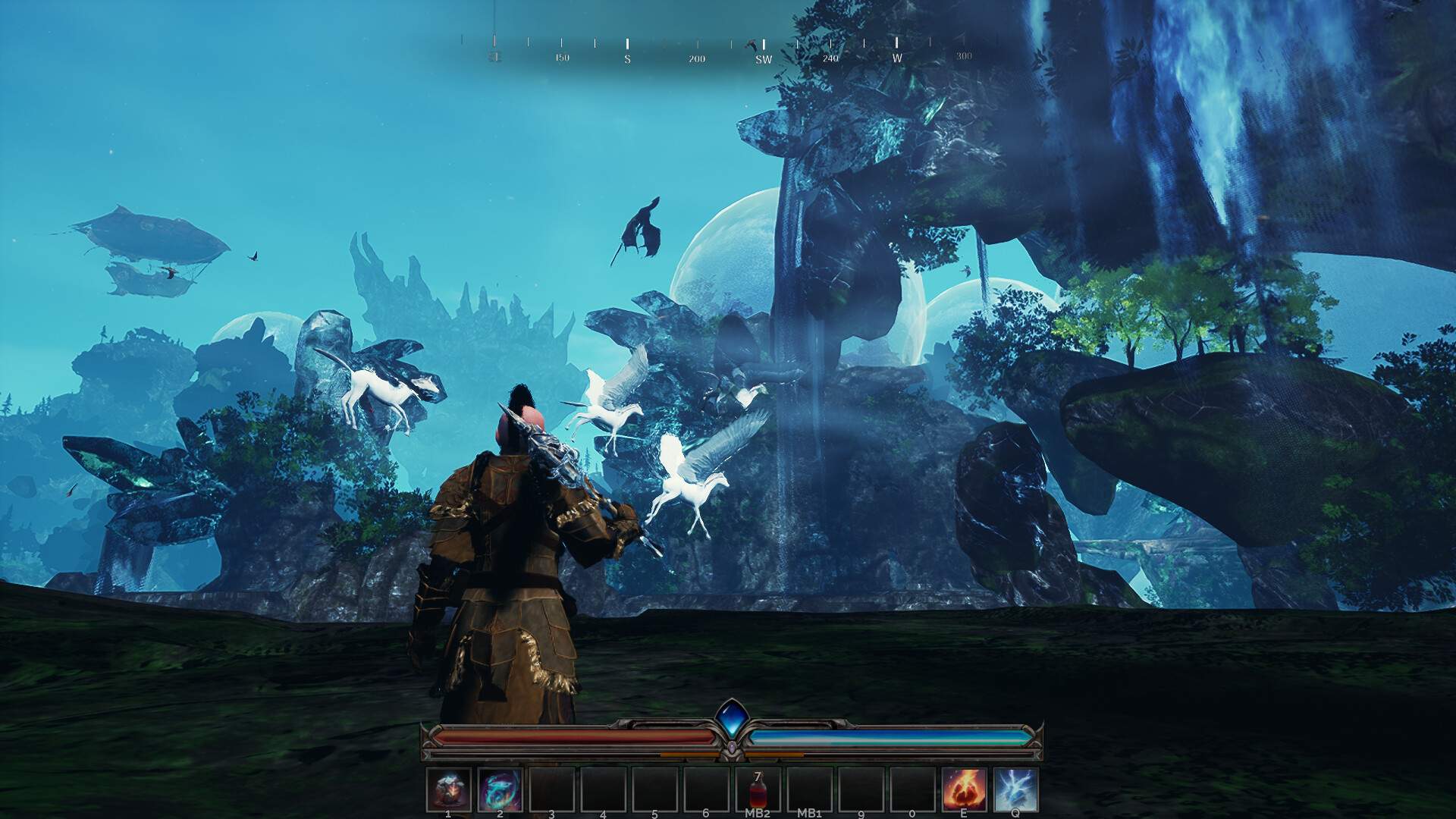Select the red potion hotbar slot
The width and height of the screenshot is (1456, 819).
758,789
